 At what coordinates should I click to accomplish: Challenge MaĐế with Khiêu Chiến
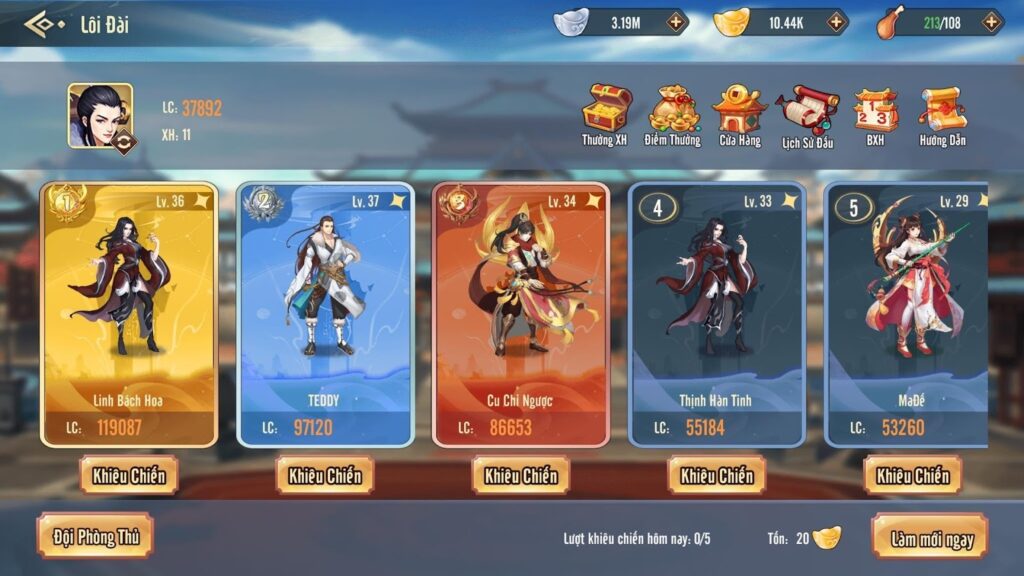point(913,475)
